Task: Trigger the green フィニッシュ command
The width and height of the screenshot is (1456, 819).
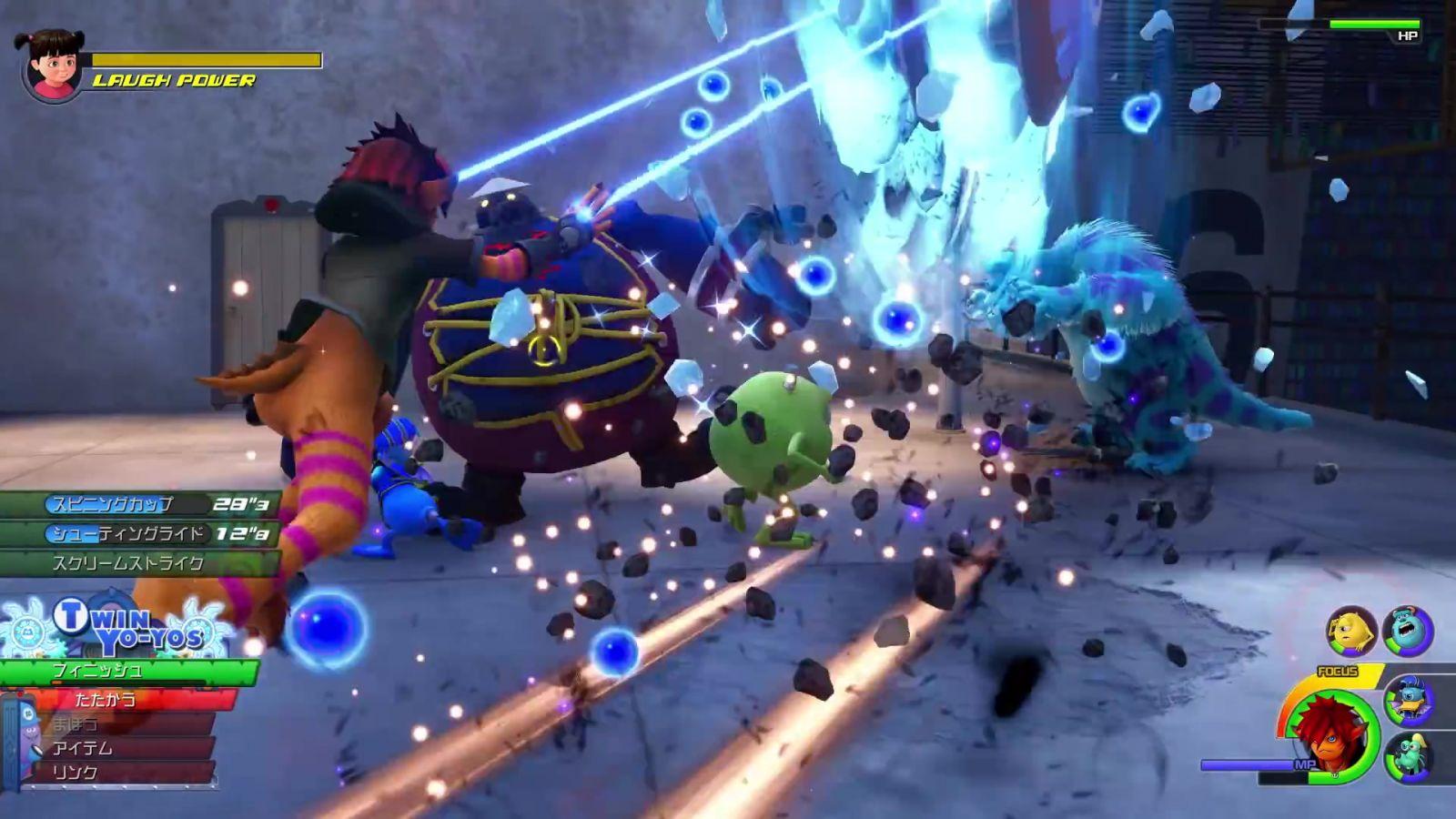Action: (127, 672)
